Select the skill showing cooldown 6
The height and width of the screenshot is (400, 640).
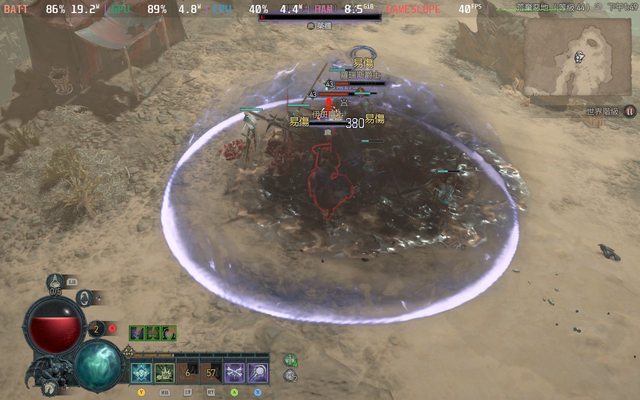(188, 373)
